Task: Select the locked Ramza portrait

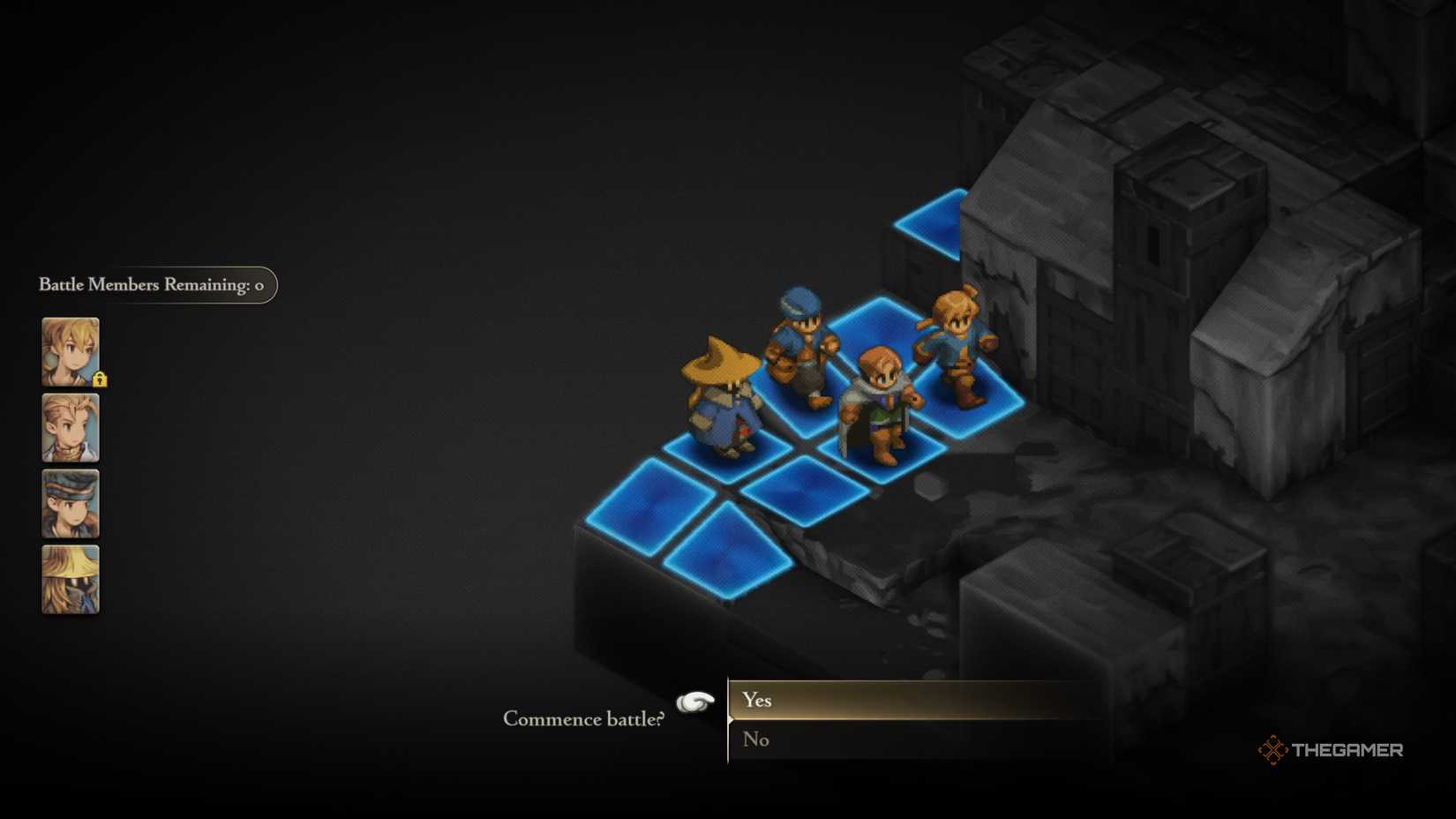Action: pos(69,353)
